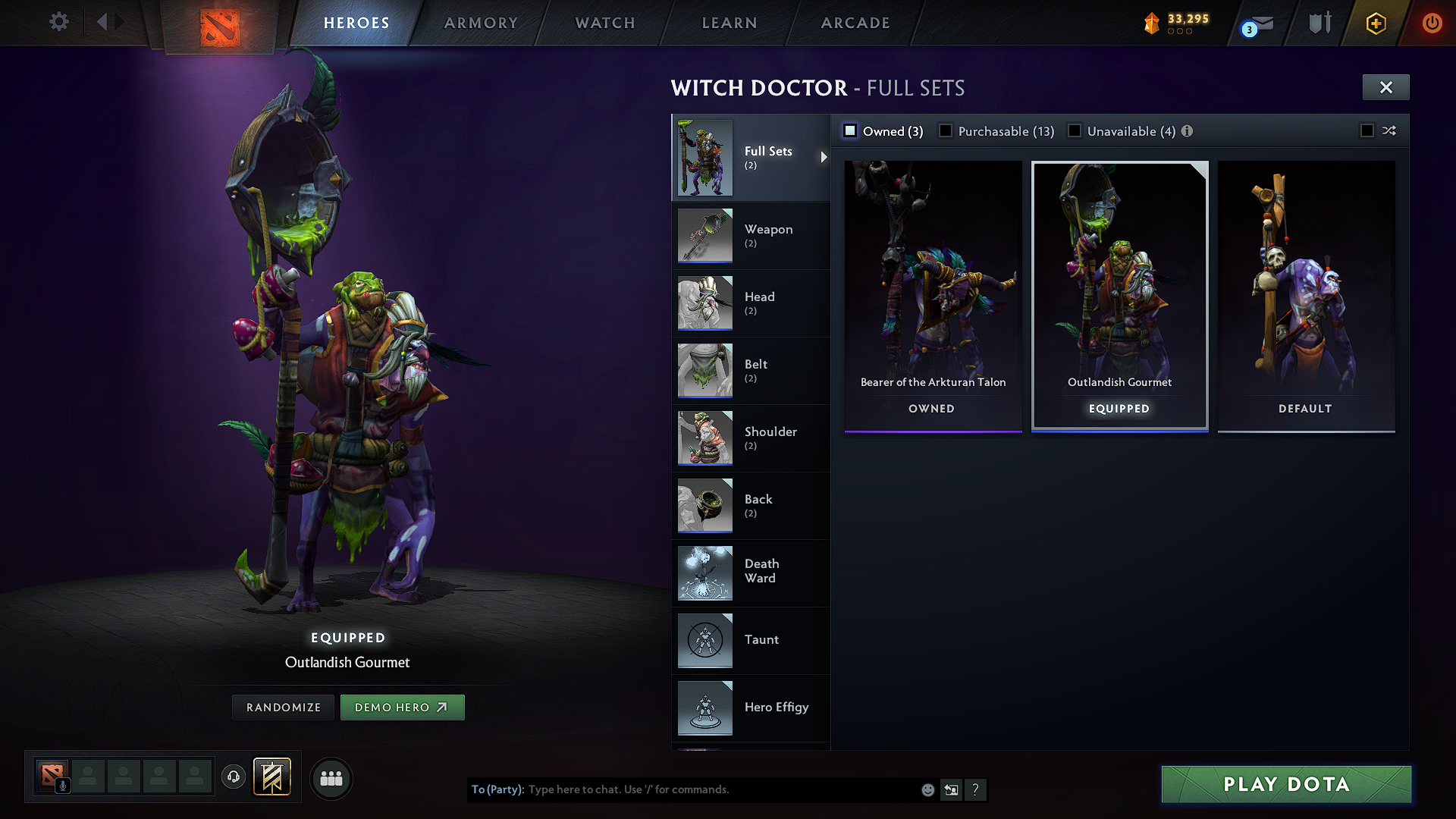Enable the Unavailable (4) filter
The height and width of the screenshot is (819, 1456).
1075,130
